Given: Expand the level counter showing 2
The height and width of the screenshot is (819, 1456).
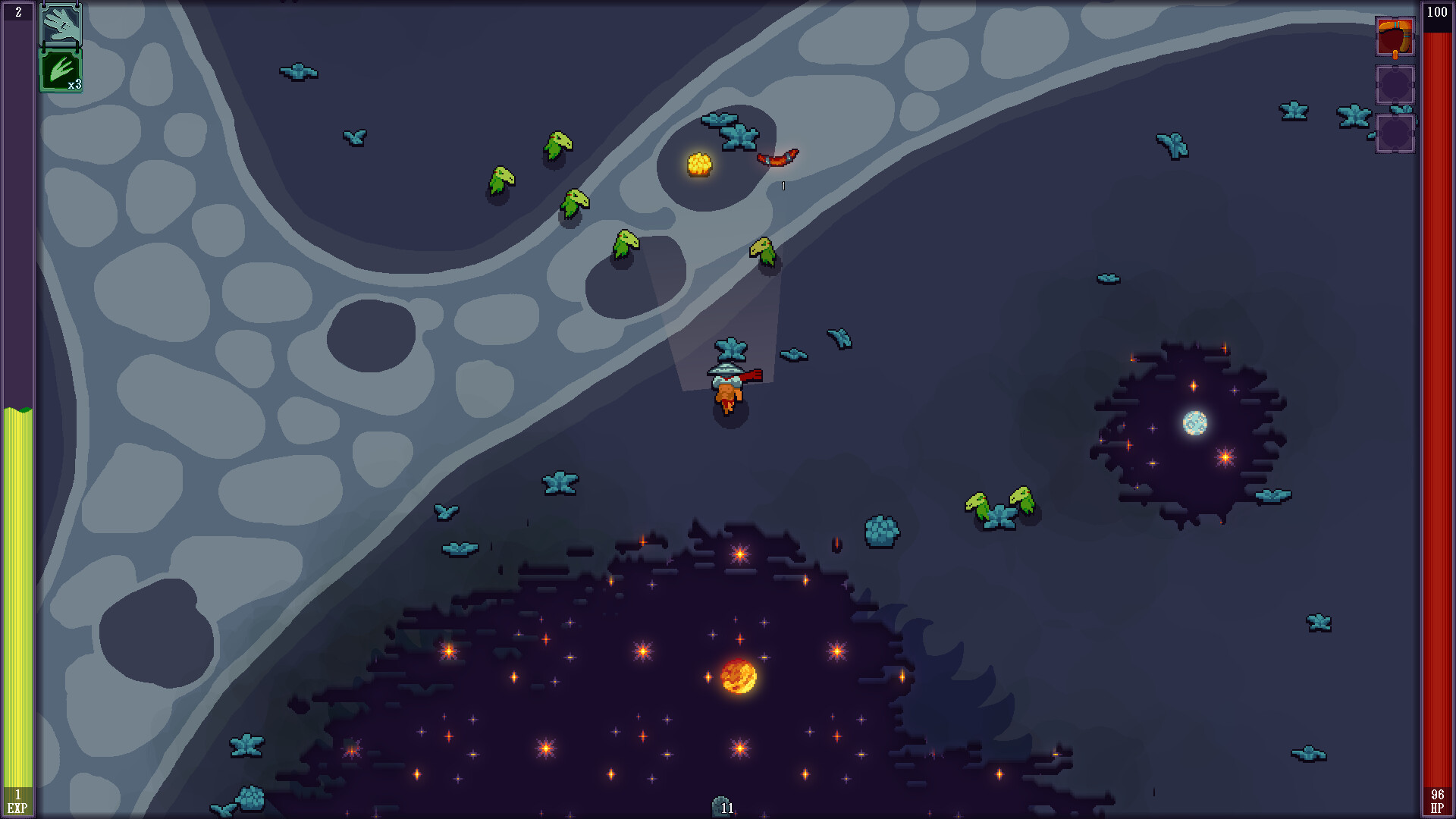Looking at the screenshot, I should click(x=17, y=11).
